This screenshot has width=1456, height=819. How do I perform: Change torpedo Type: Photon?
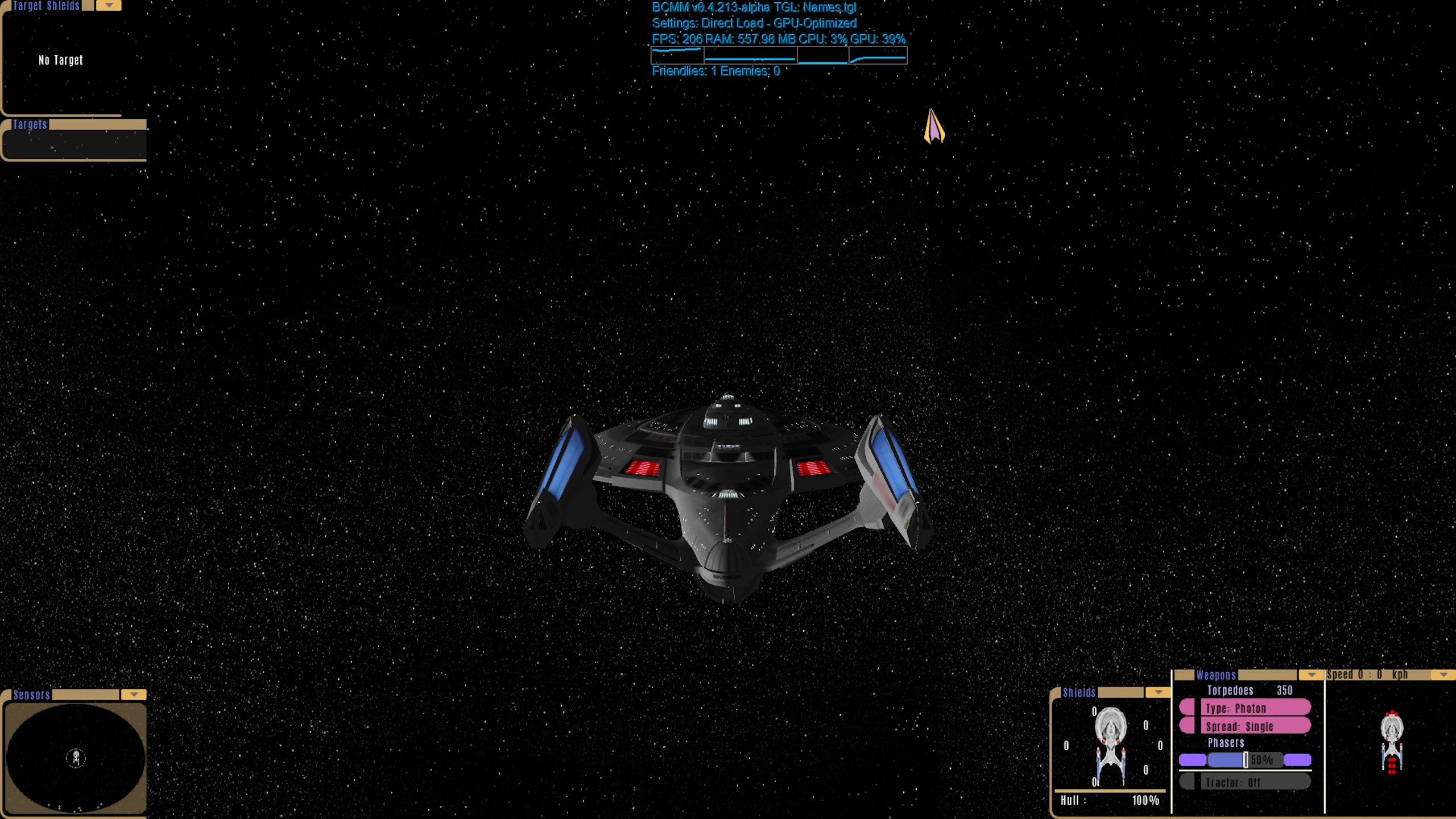pos(1256,708)
